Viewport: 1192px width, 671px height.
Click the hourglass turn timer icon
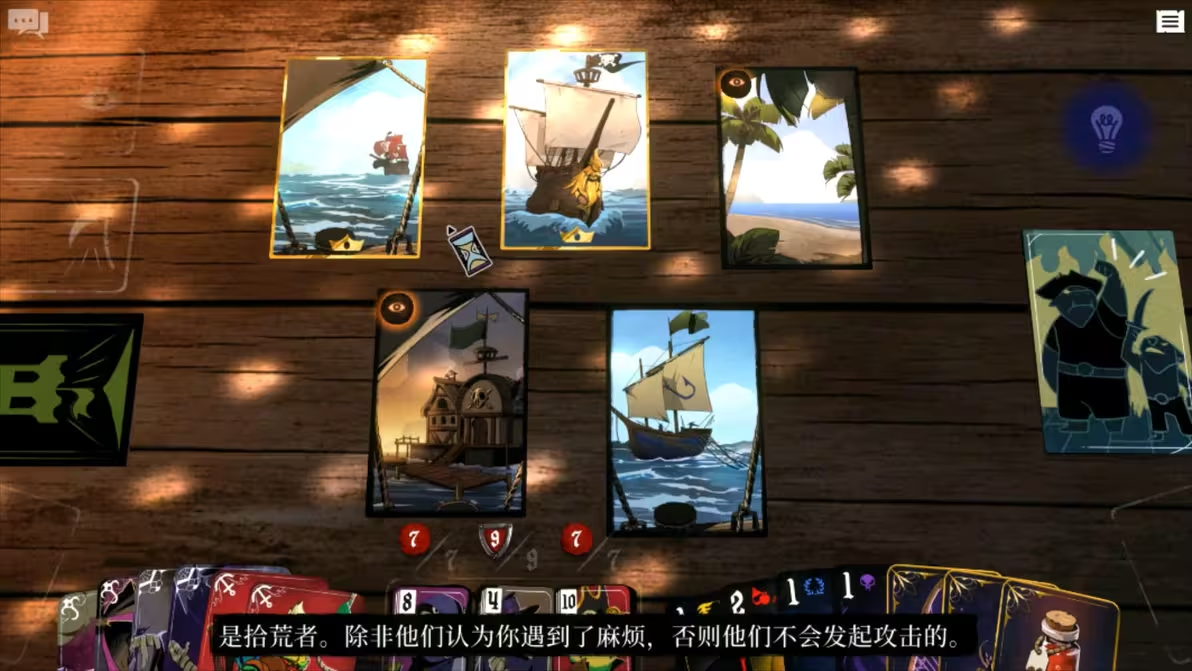[x=469, y=250]
